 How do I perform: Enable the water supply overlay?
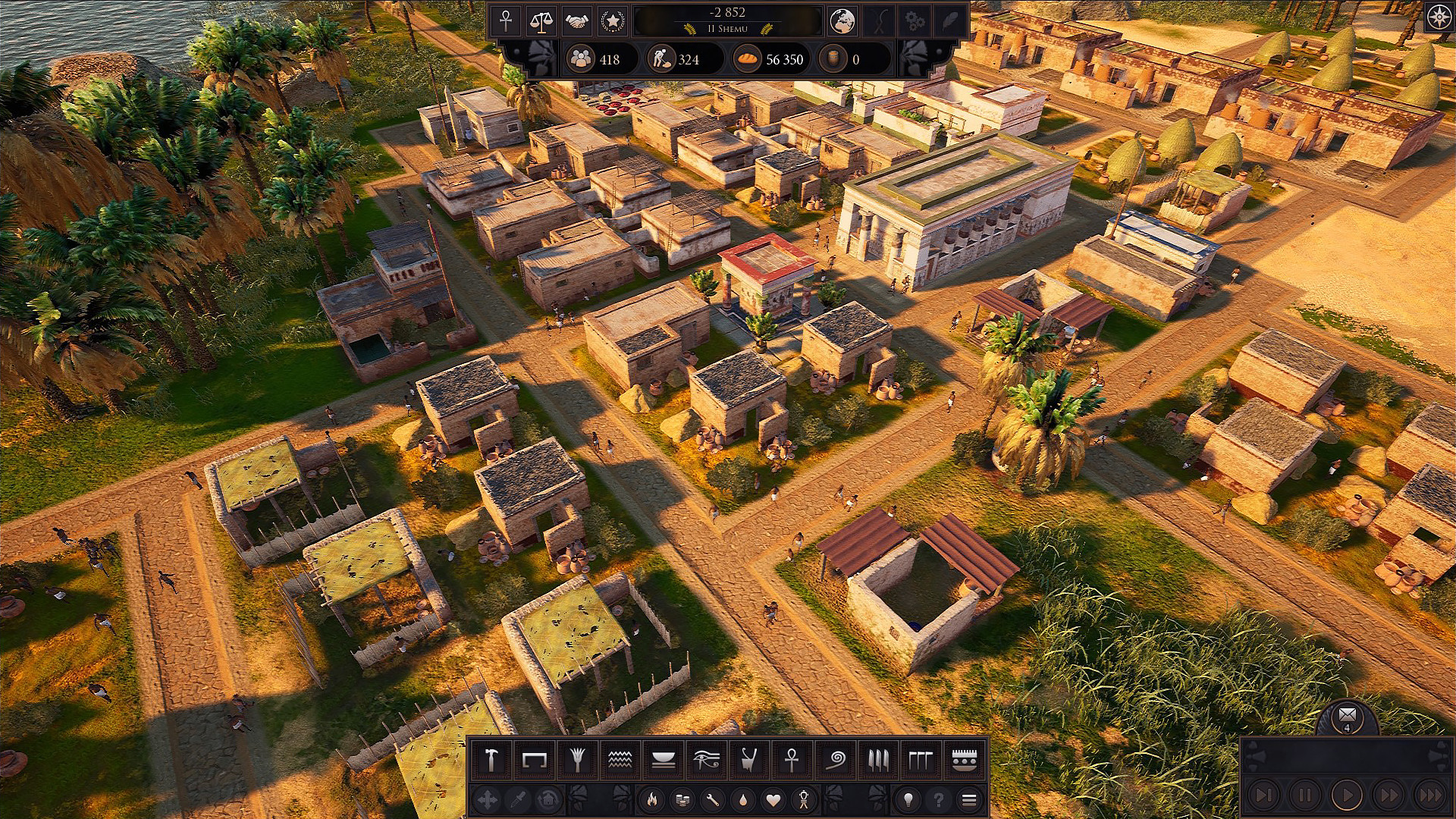742,799
